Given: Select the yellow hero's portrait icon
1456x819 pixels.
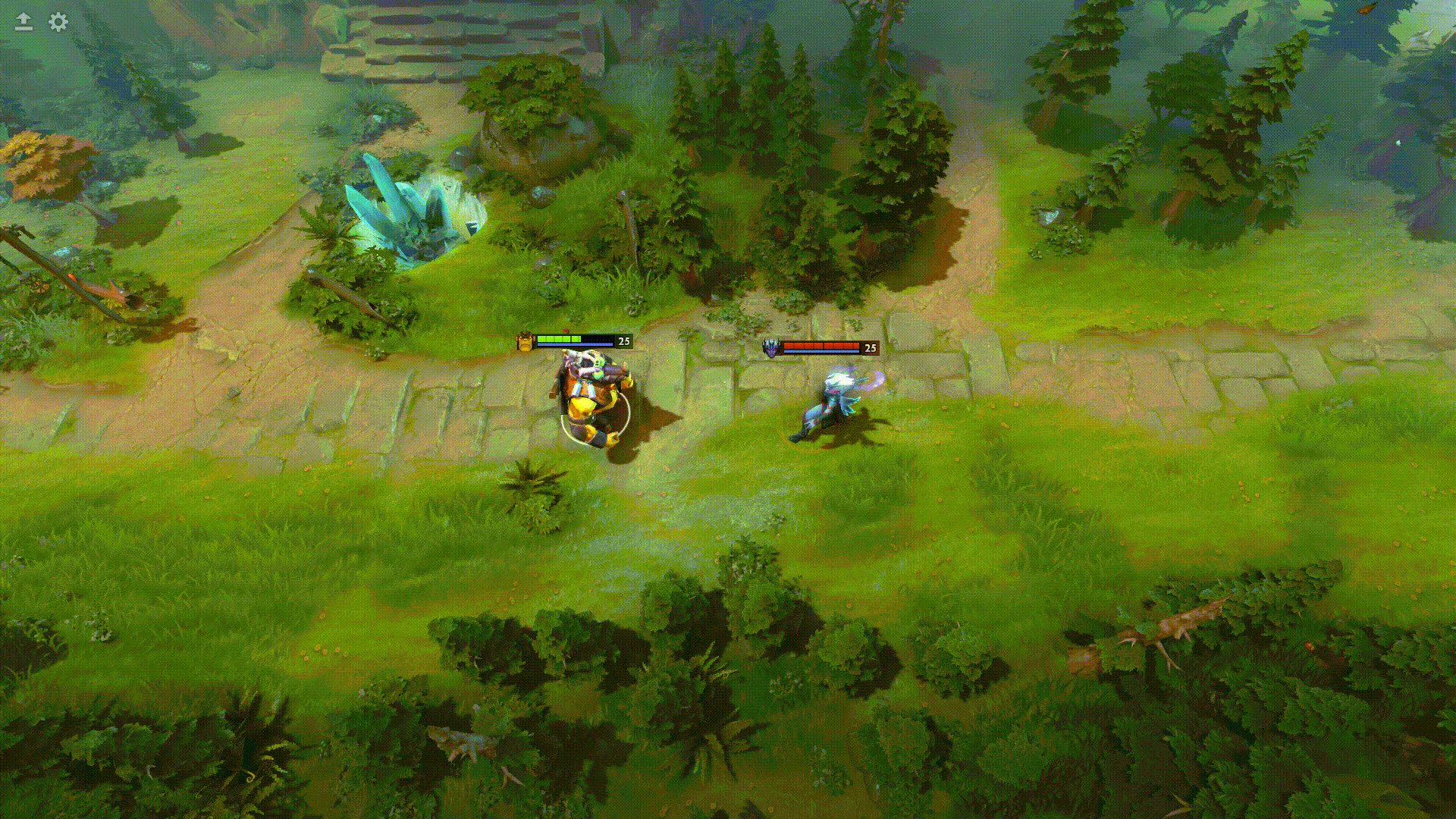Looking at the screenshot, I should [x=525, y=342].
